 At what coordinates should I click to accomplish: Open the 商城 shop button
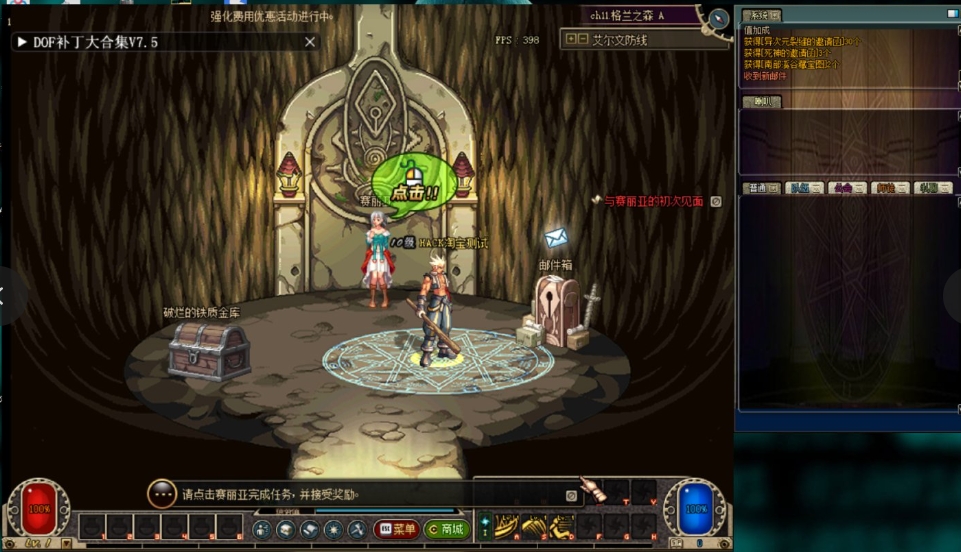[445, 529]
